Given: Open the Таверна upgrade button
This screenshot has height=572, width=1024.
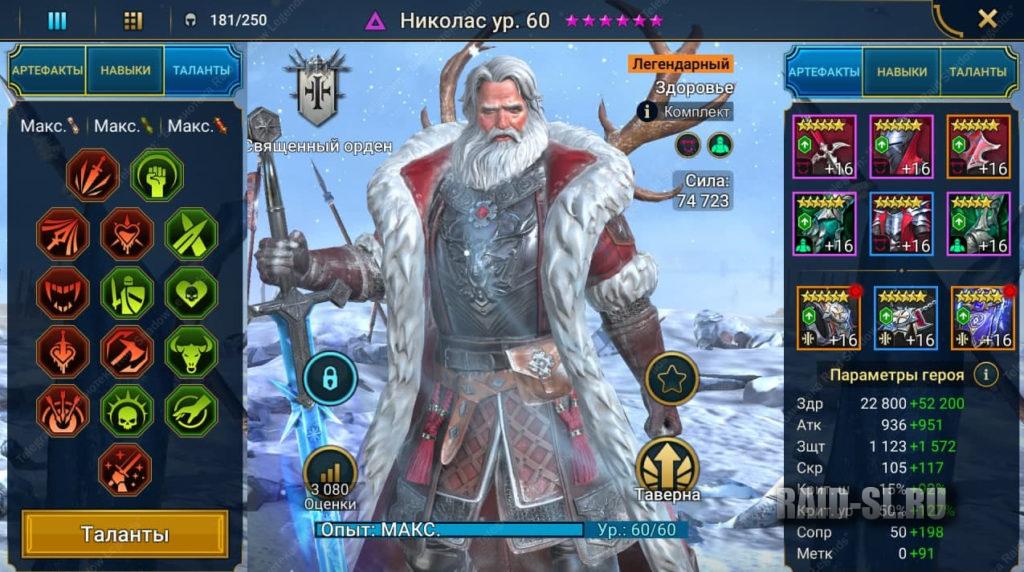Looking at the screenshot, I should click(x=667, y=467).
